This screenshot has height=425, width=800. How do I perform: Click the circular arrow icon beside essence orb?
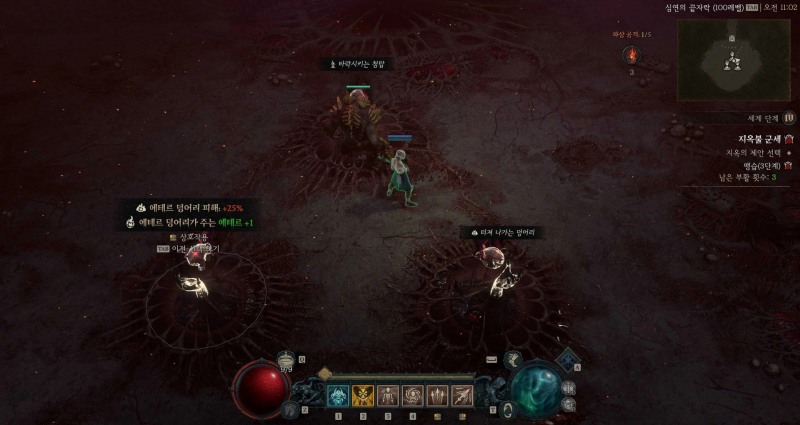507,408
